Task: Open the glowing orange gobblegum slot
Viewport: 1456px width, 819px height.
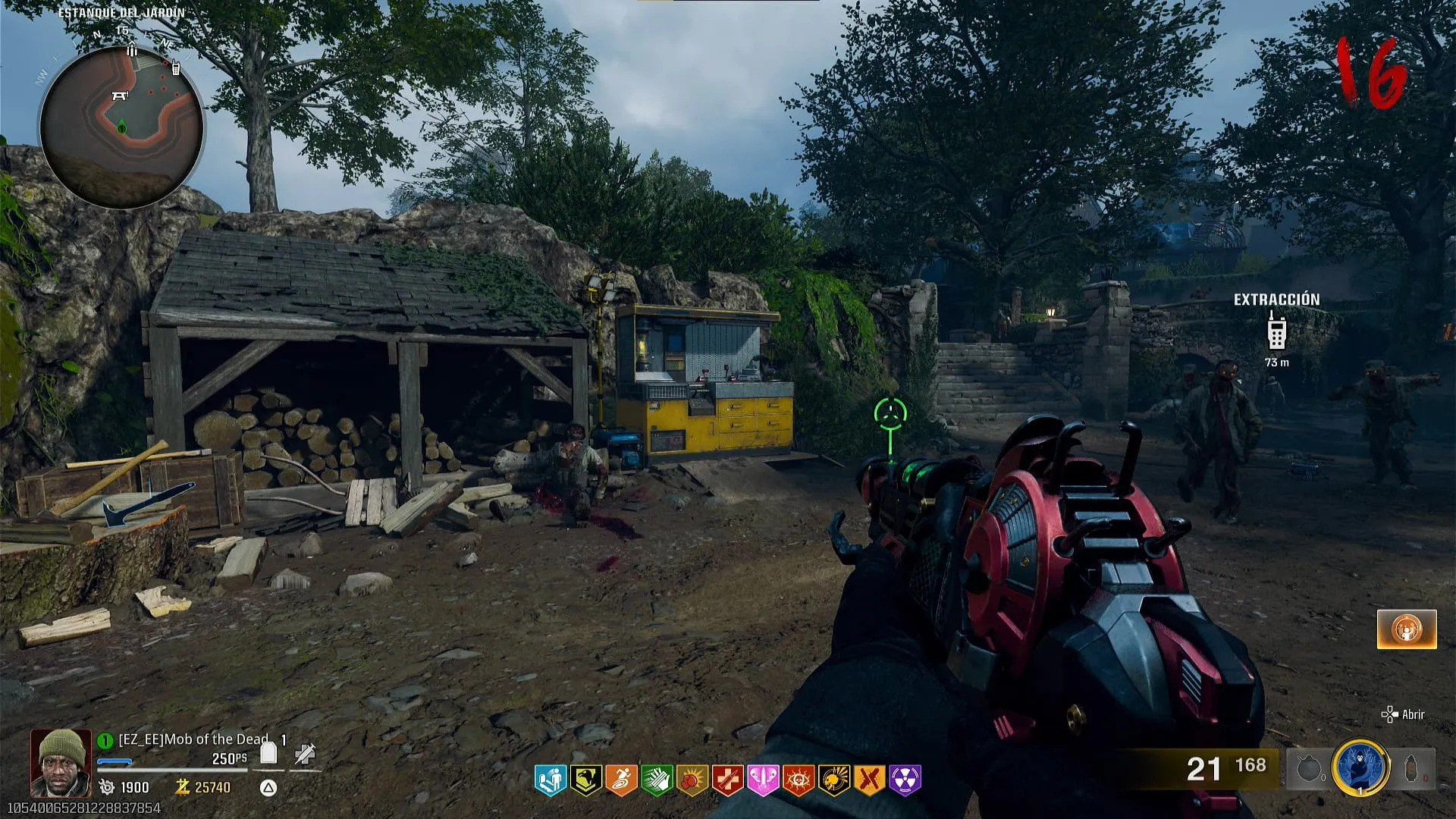Action: click(x=1407, y=629)
